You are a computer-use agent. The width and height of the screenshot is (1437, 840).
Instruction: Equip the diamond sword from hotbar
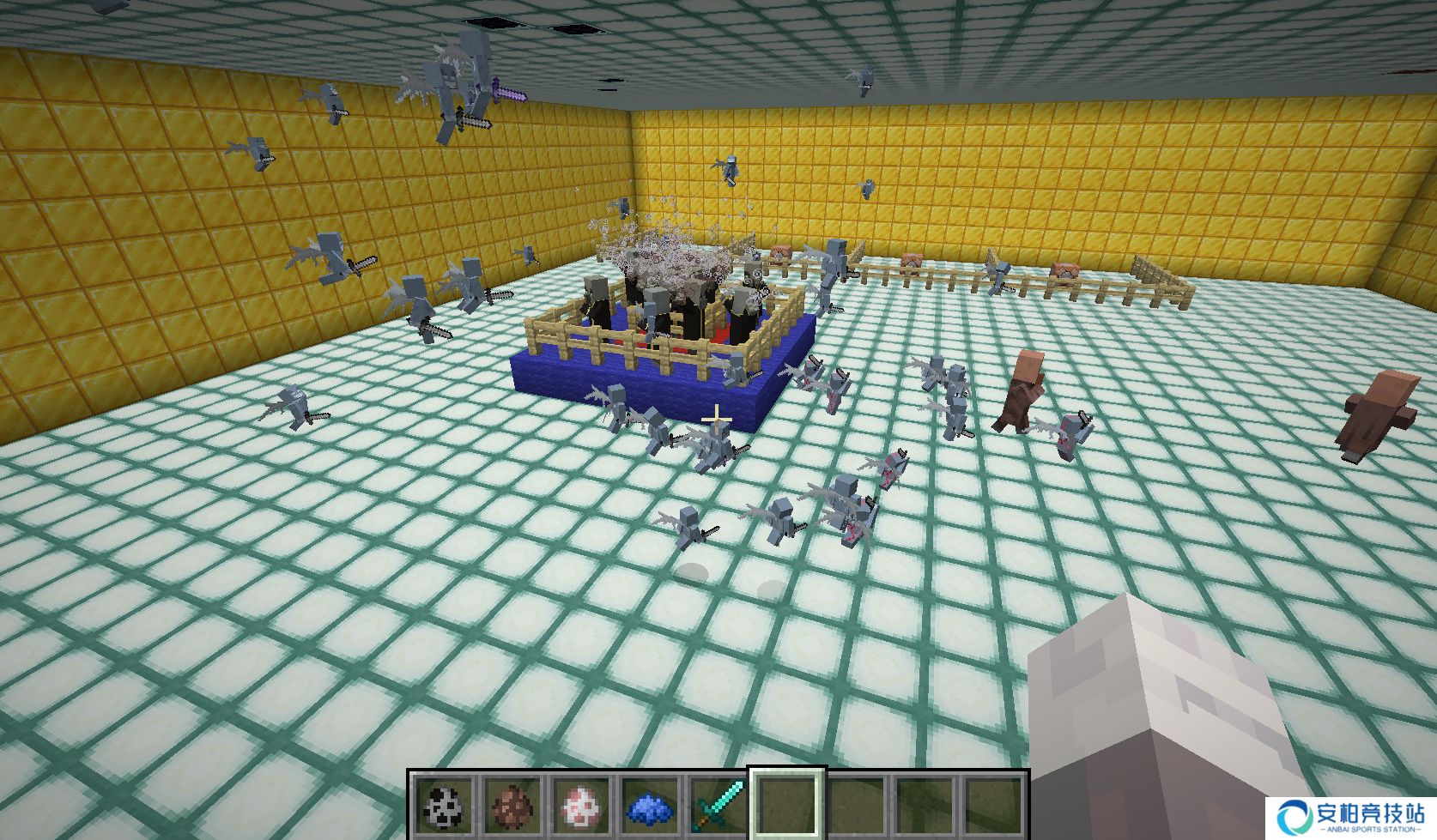click(718, 806)
